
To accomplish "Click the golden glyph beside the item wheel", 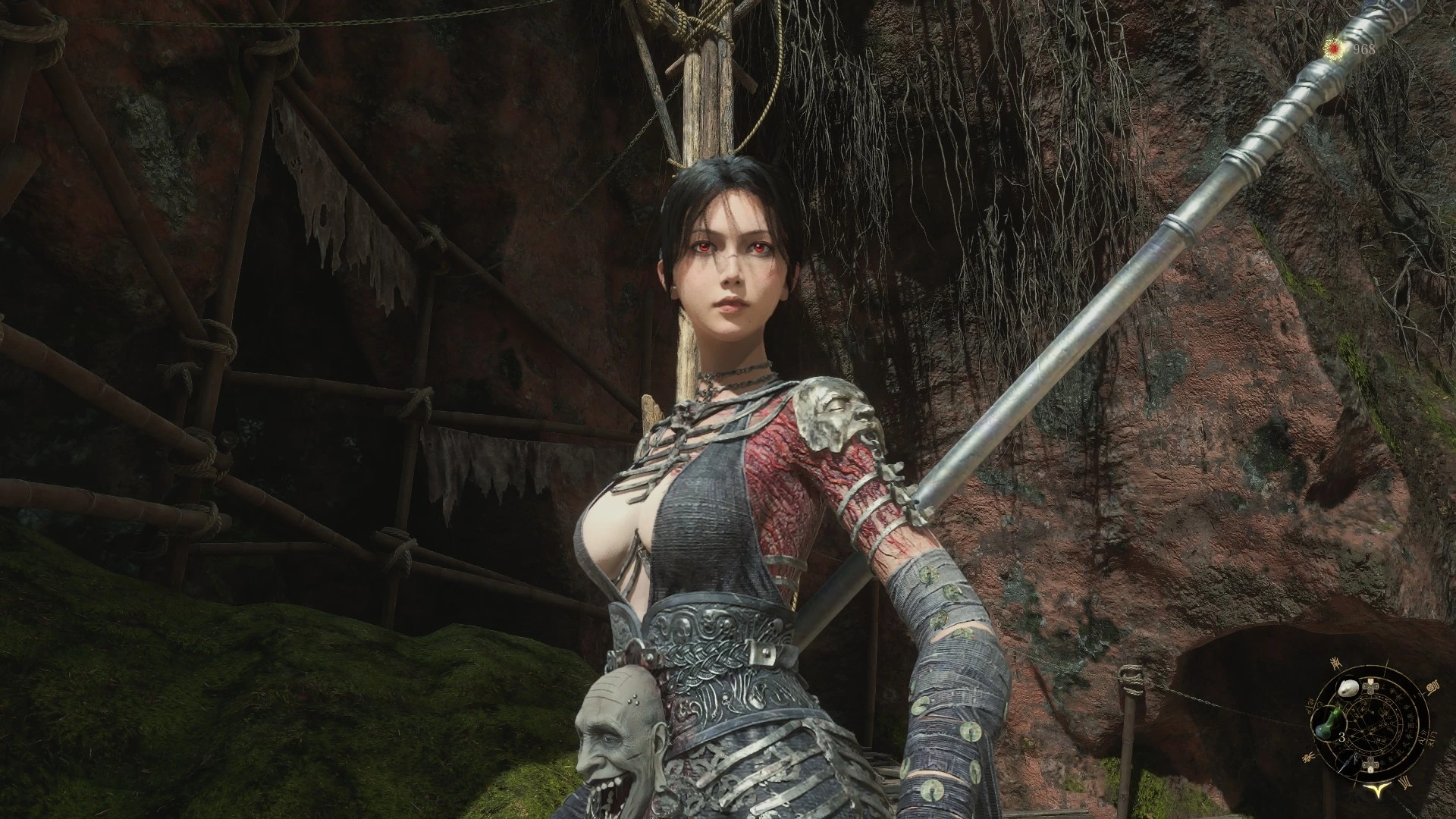I will [1432, 688].
